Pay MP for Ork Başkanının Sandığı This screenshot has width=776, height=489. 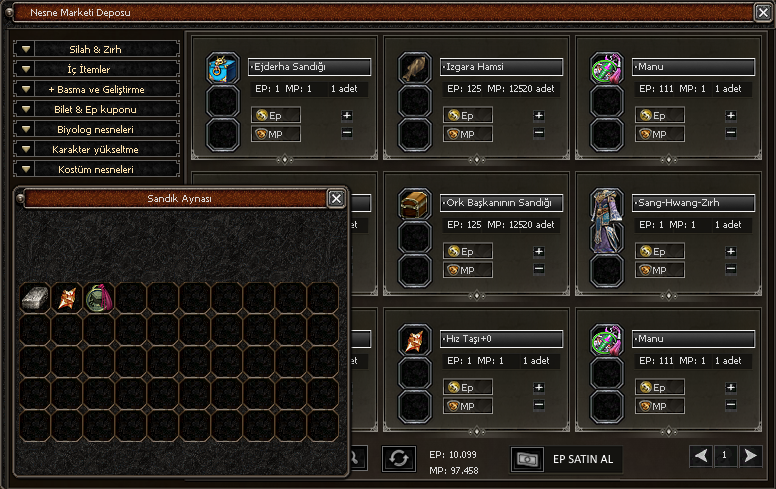[467, 269]
